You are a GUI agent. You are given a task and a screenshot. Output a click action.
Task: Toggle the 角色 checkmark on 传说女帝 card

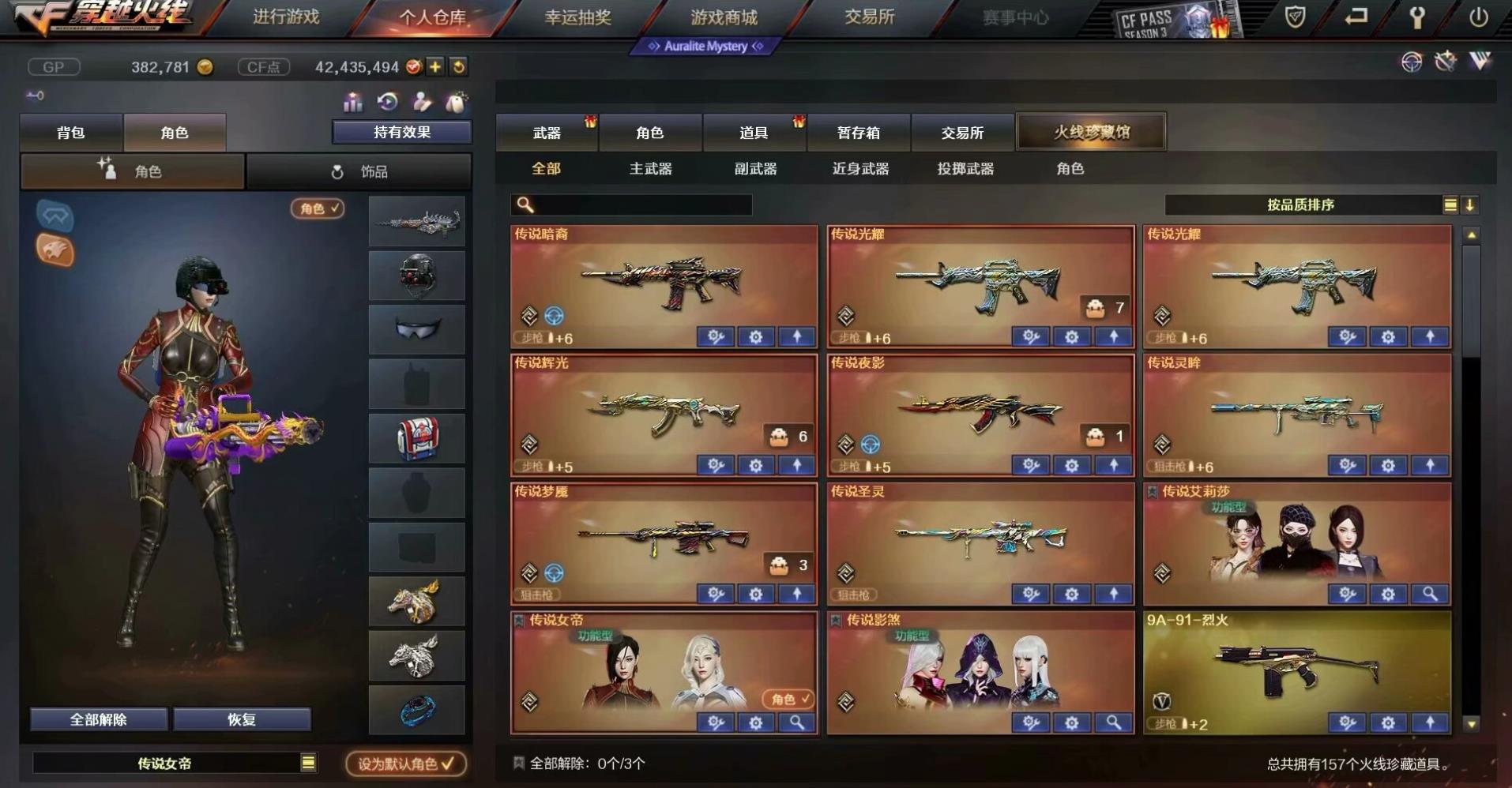(x=788, y=700)
